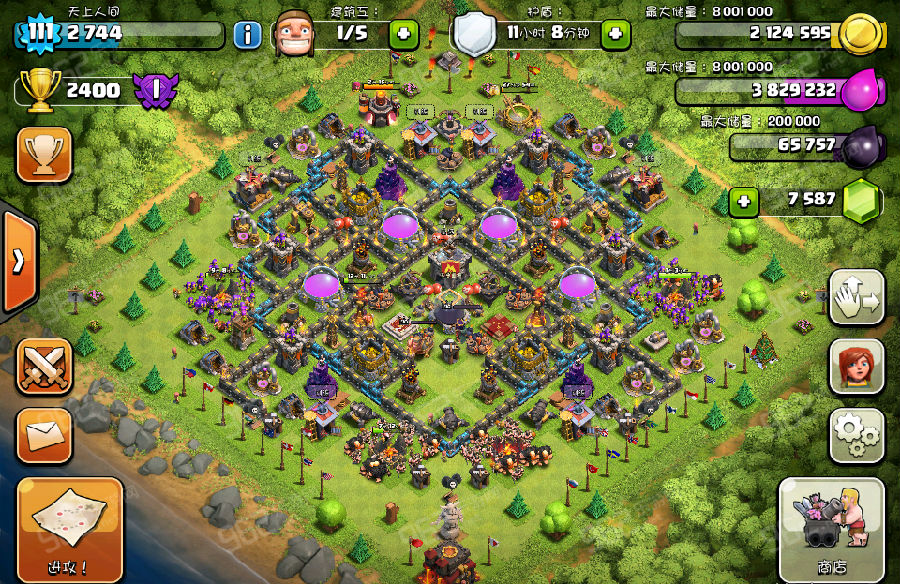
Task: Extend shield with green plus button
Action: (615, 34)
